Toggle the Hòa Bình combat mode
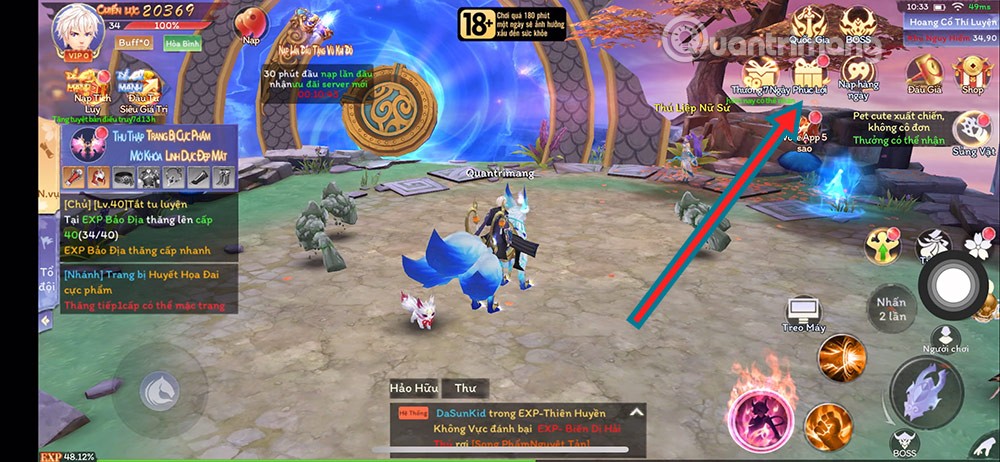Image resolution: width=1000 pixels, height=462 pixels. click(184, 44)
